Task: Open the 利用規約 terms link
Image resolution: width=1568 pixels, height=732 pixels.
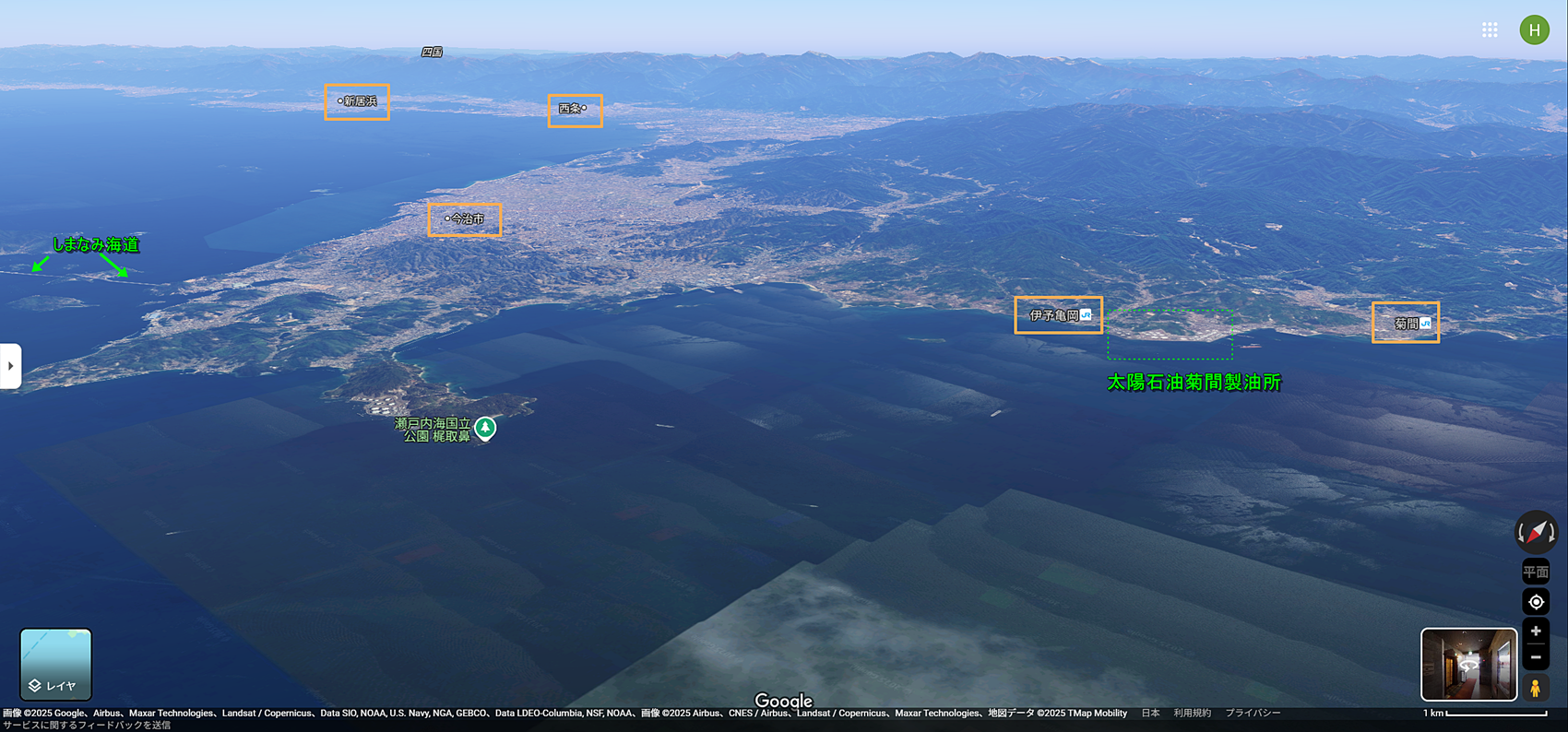Action: pos(1192,714)
